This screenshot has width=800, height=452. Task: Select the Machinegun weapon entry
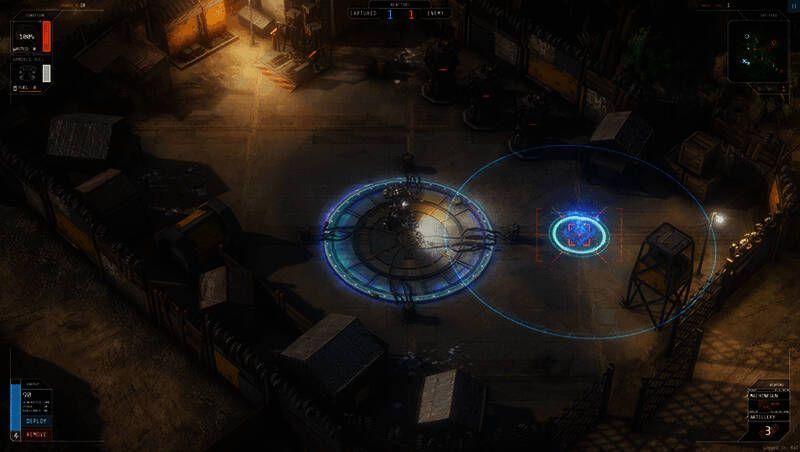coord(764,396)
